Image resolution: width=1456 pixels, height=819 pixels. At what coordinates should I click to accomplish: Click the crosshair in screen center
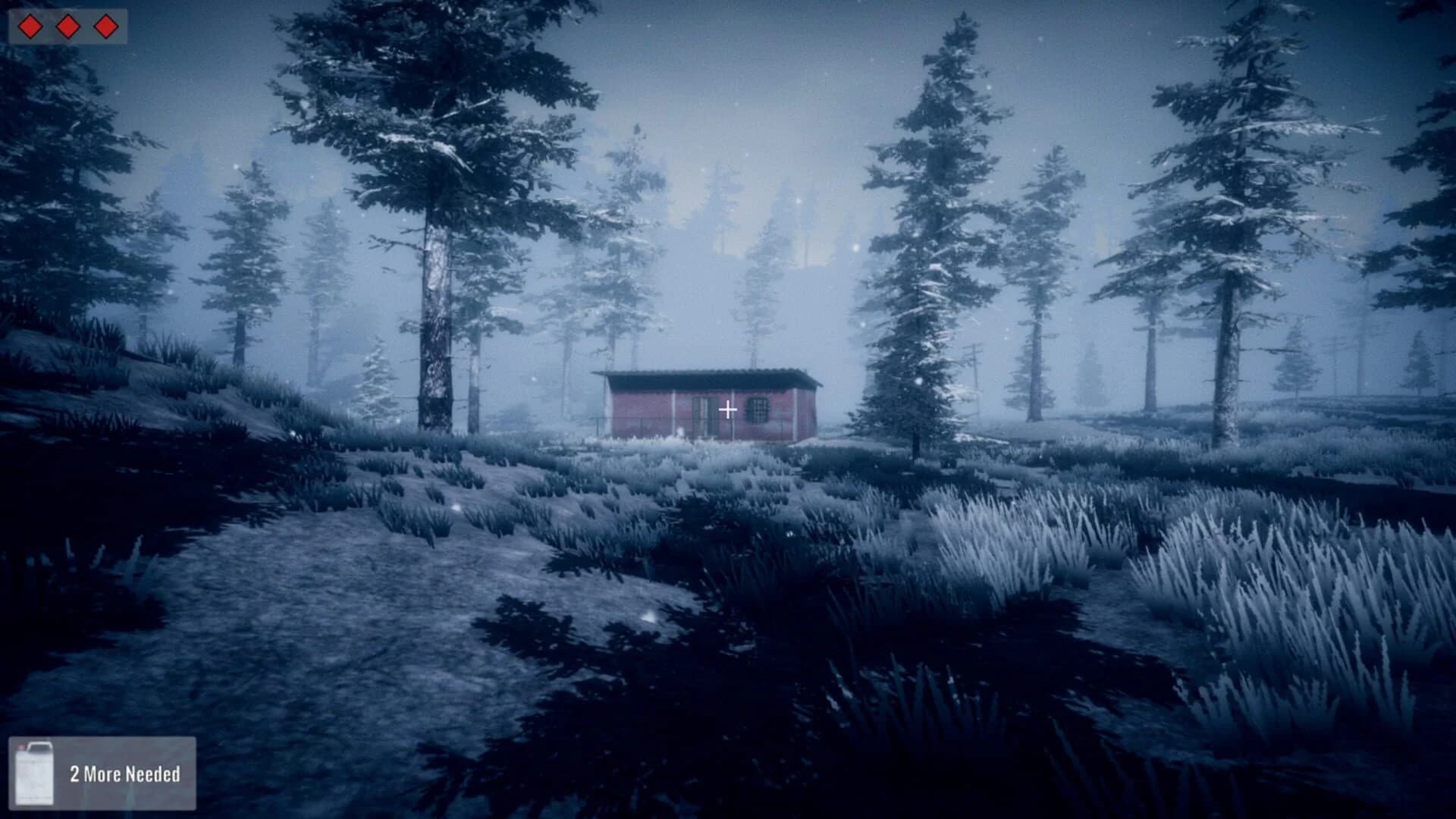(x=728, y=409)
